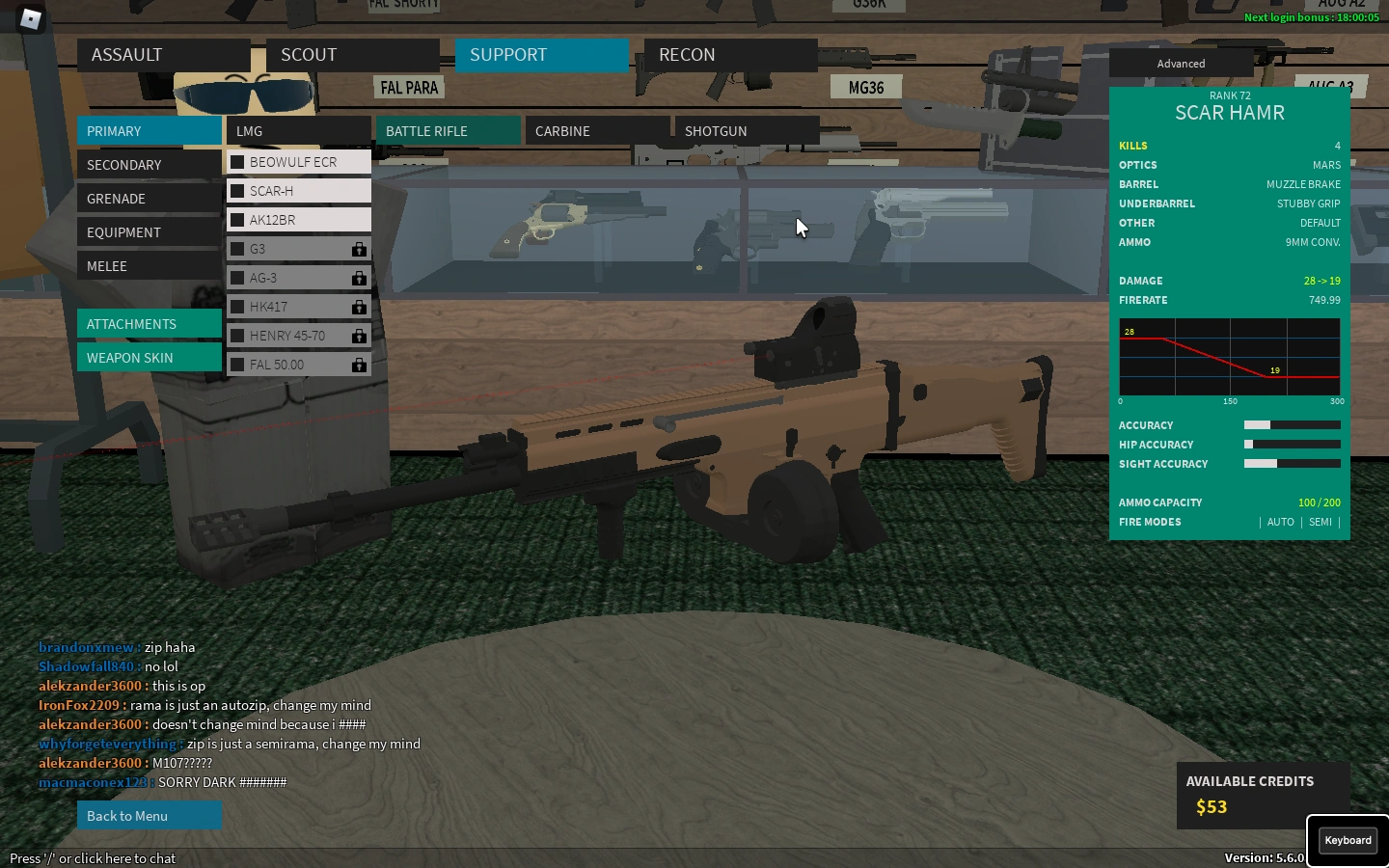
Task: Click the weapon icon next to BEOWULF ECR
Action: (237, 161)
